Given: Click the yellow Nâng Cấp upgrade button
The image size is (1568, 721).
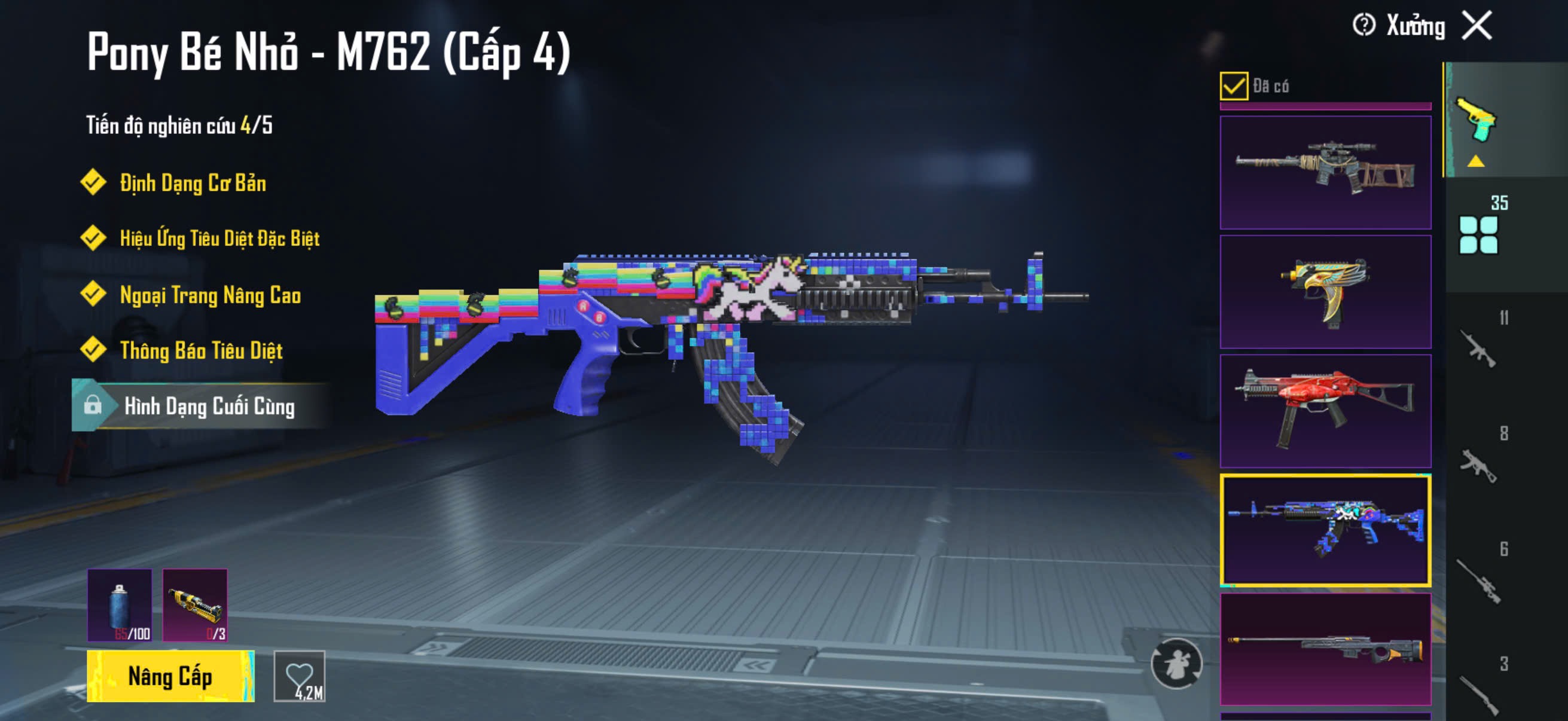Looking at the screenshot, I should pyautogui.click(x=170, y=676).
